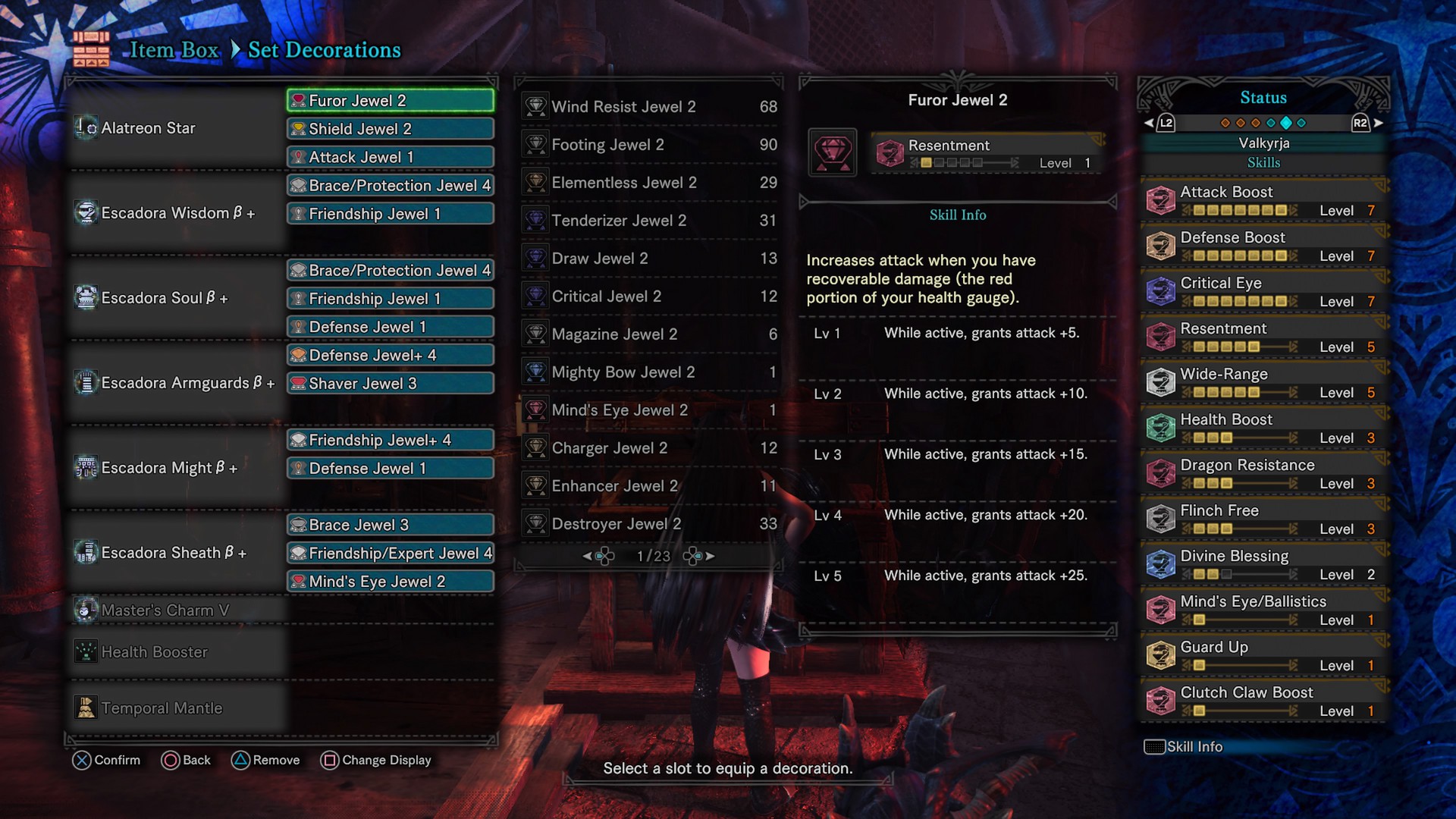Pick Wind Resist Jewel 2 from the list
The image size is (1456, 819).
click(x=649, y=107)
